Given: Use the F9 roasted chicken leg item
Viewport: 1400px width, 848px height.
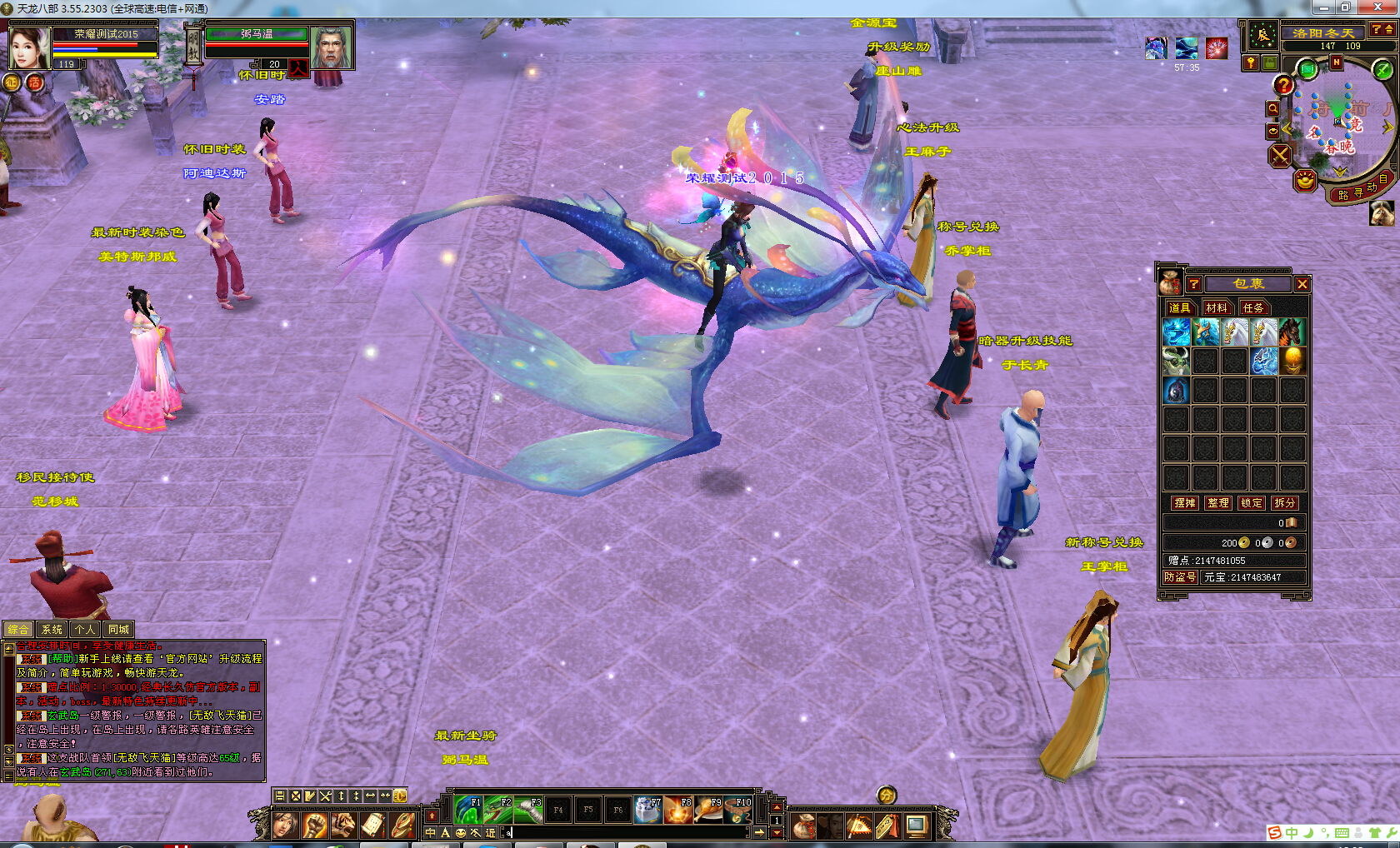Looking at the screenshot, I should [x=708, y=809].
